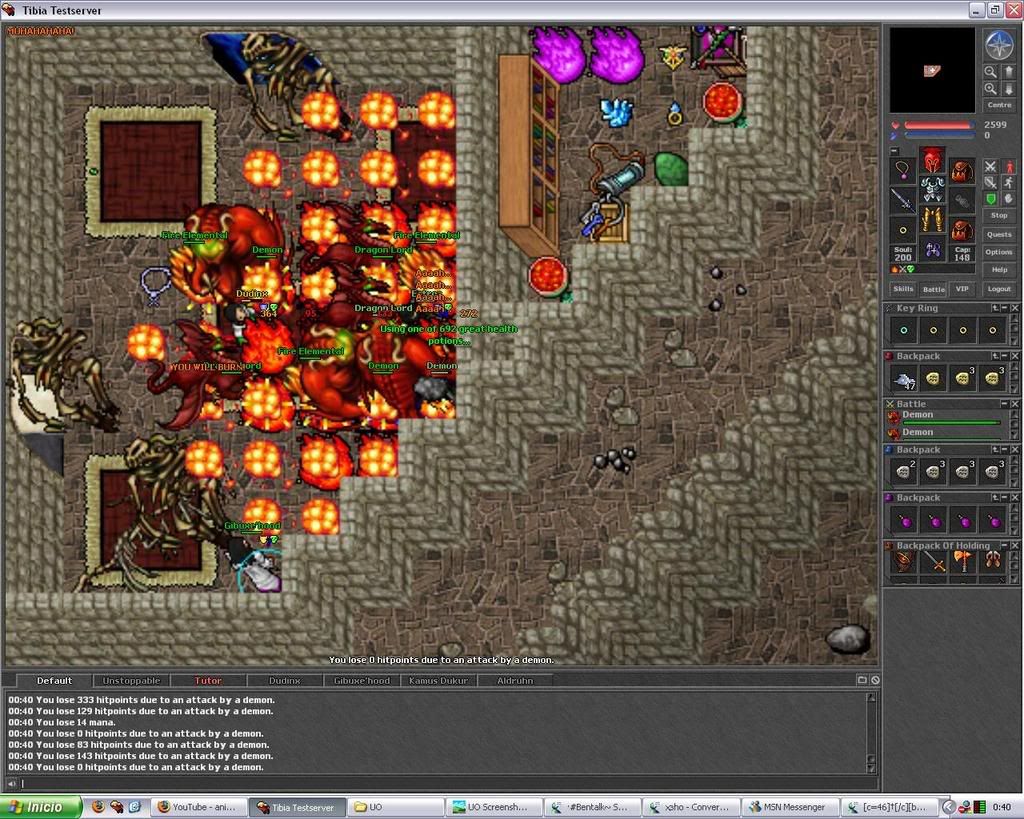Click the Stop action button
1024x819 pixels.
[x=998, y=215]
